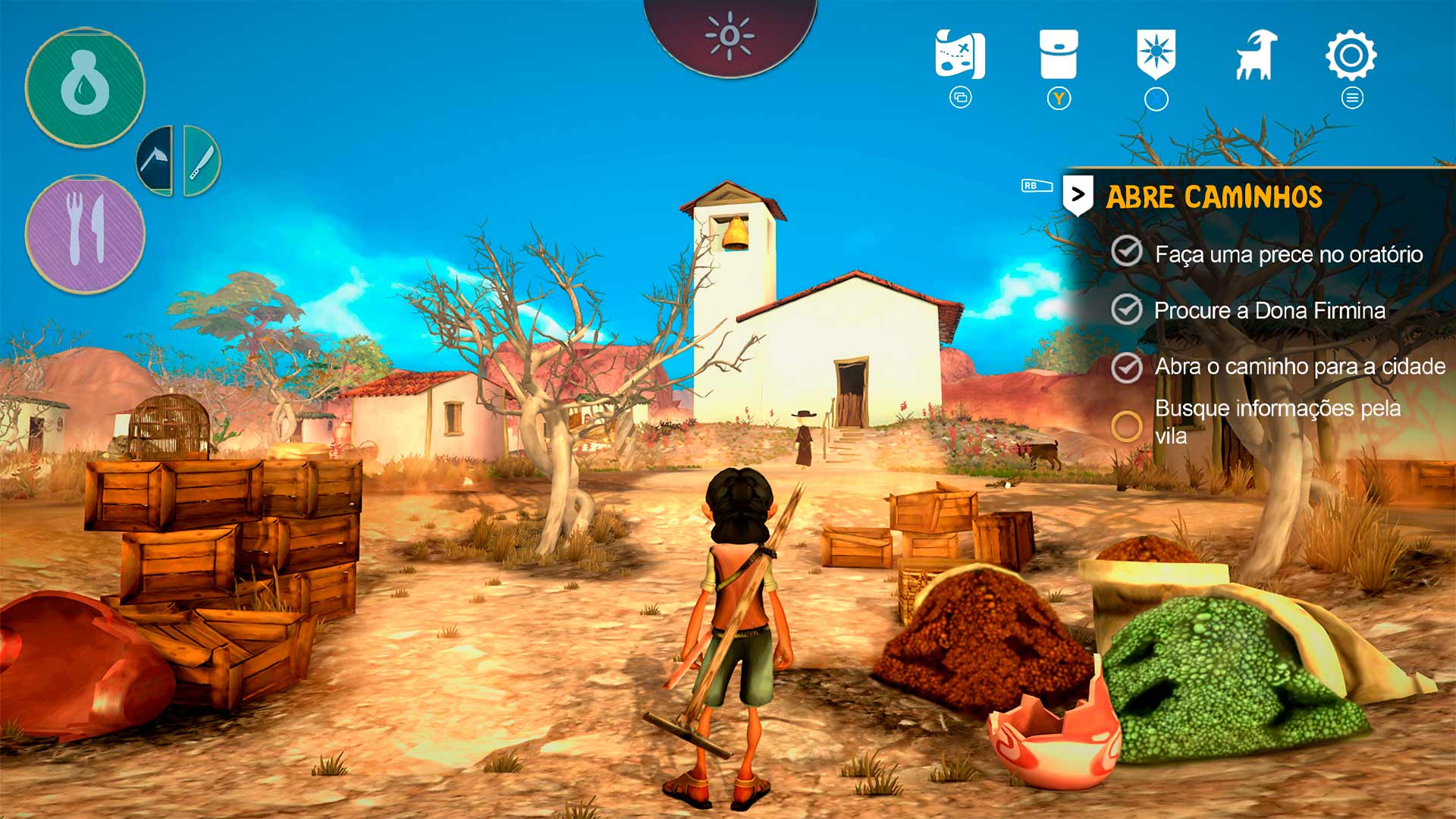Equip the machete tool
The image size is (1456, 819).
point(201,161)
